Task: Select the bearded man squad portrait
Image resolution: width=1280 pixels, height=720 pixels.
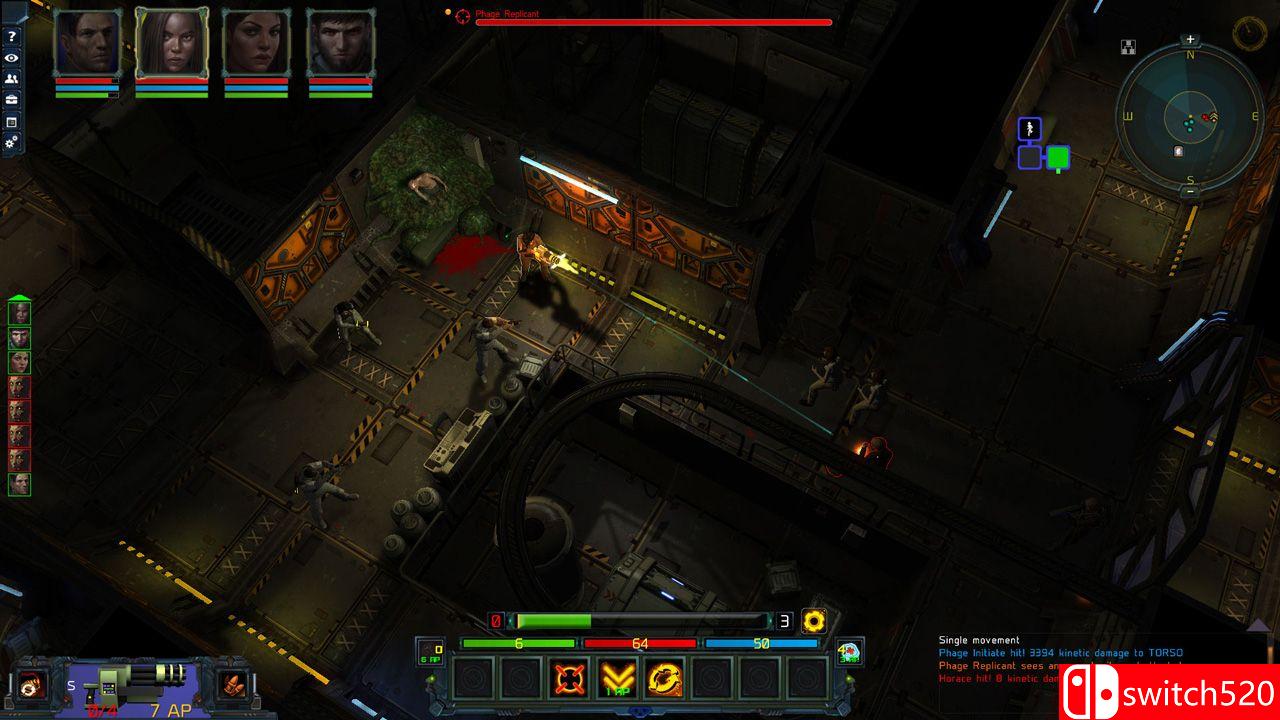Action: coord(340,44)
